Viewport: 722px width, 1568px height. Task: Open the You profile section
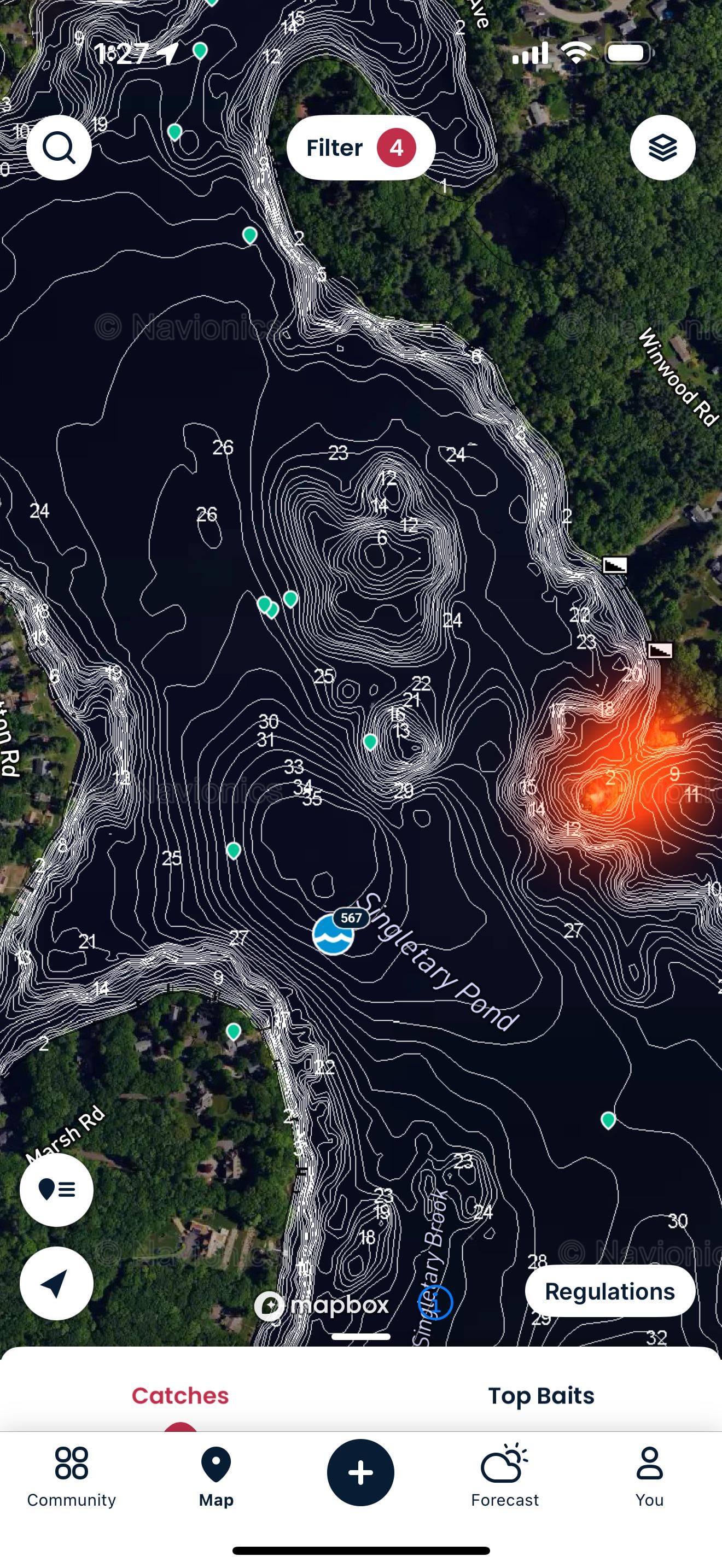[649, 1477]
